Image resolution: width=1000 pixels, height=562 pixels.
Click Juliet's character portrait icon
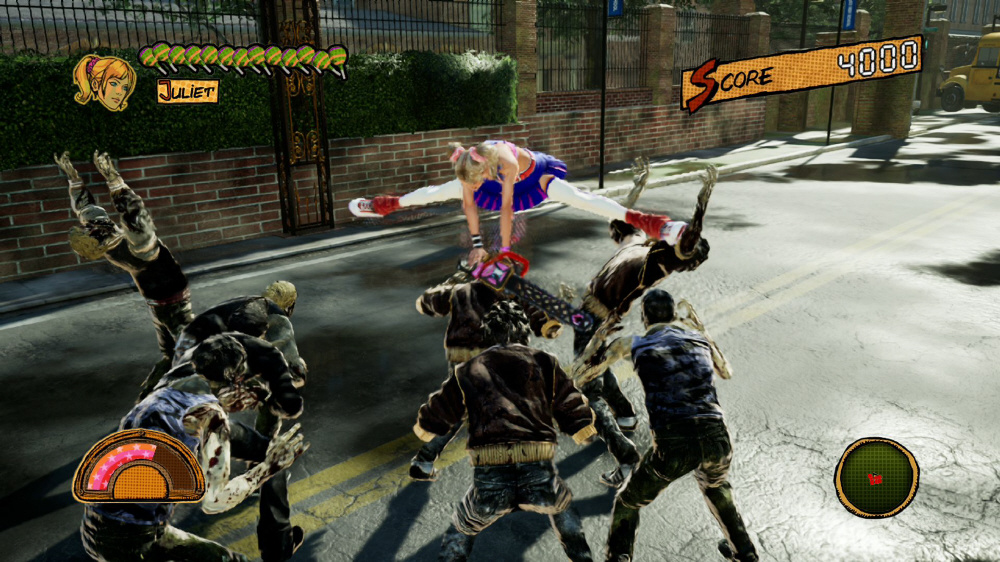click(104, 81)
